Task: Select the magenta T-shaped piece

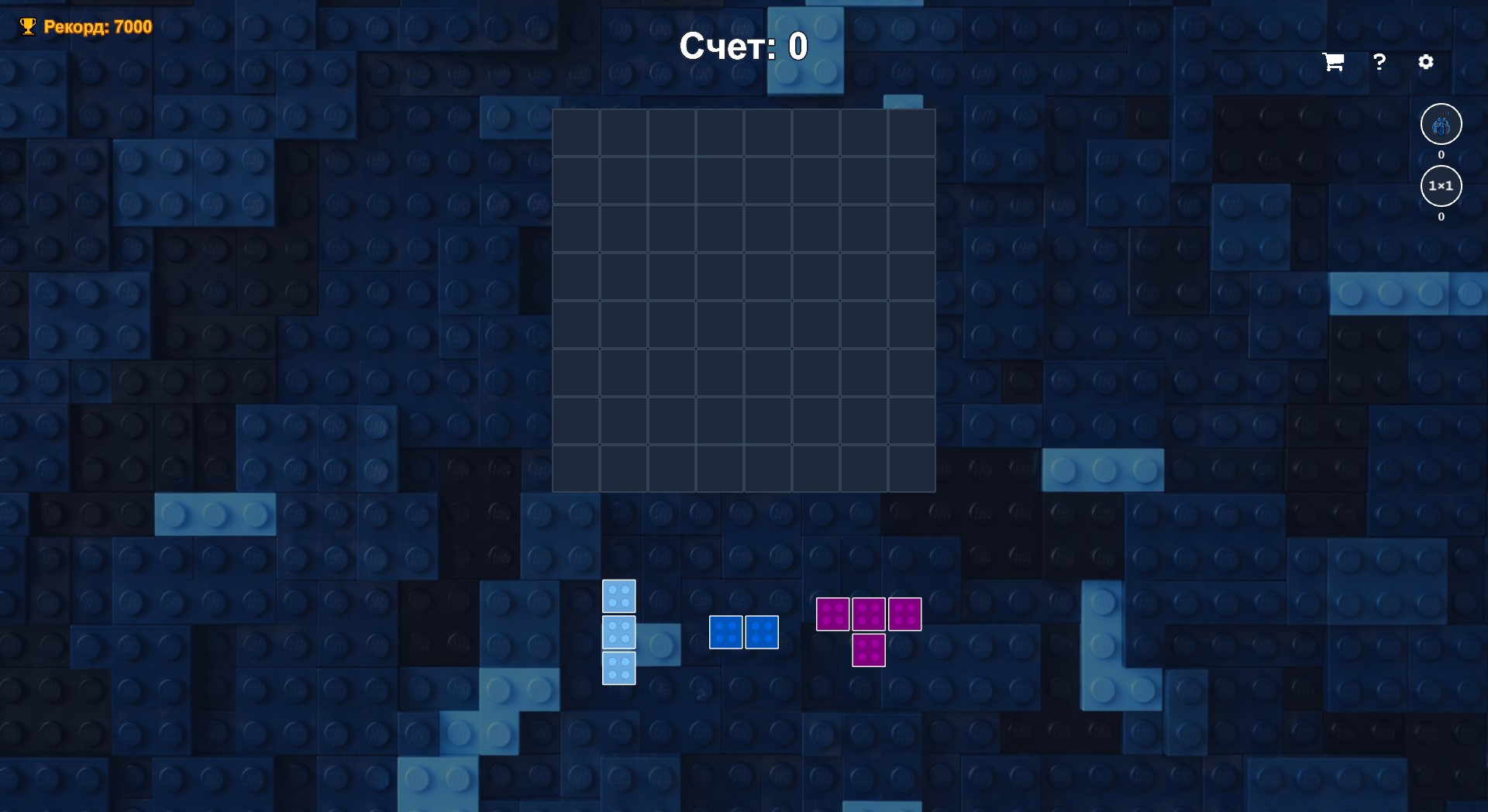Action: pos(870,628)
